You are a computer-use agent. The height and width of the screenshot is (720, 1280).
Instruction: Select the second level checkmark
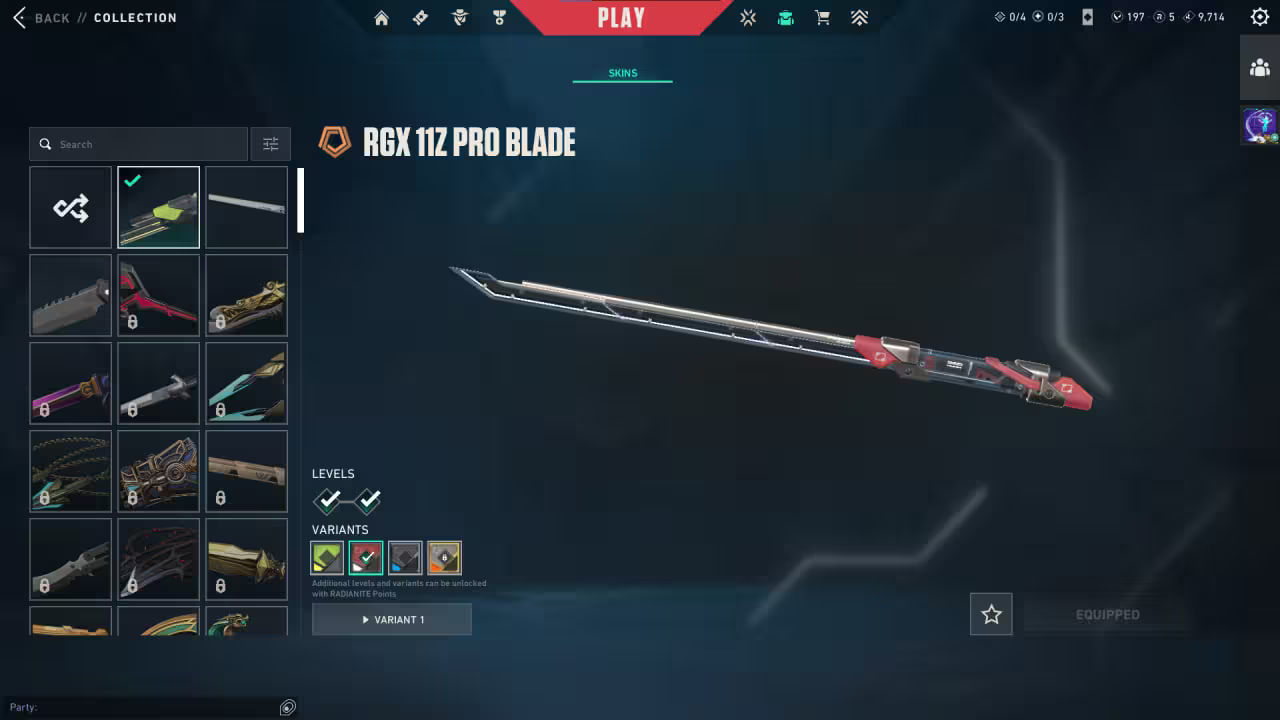tap(367, 500)
